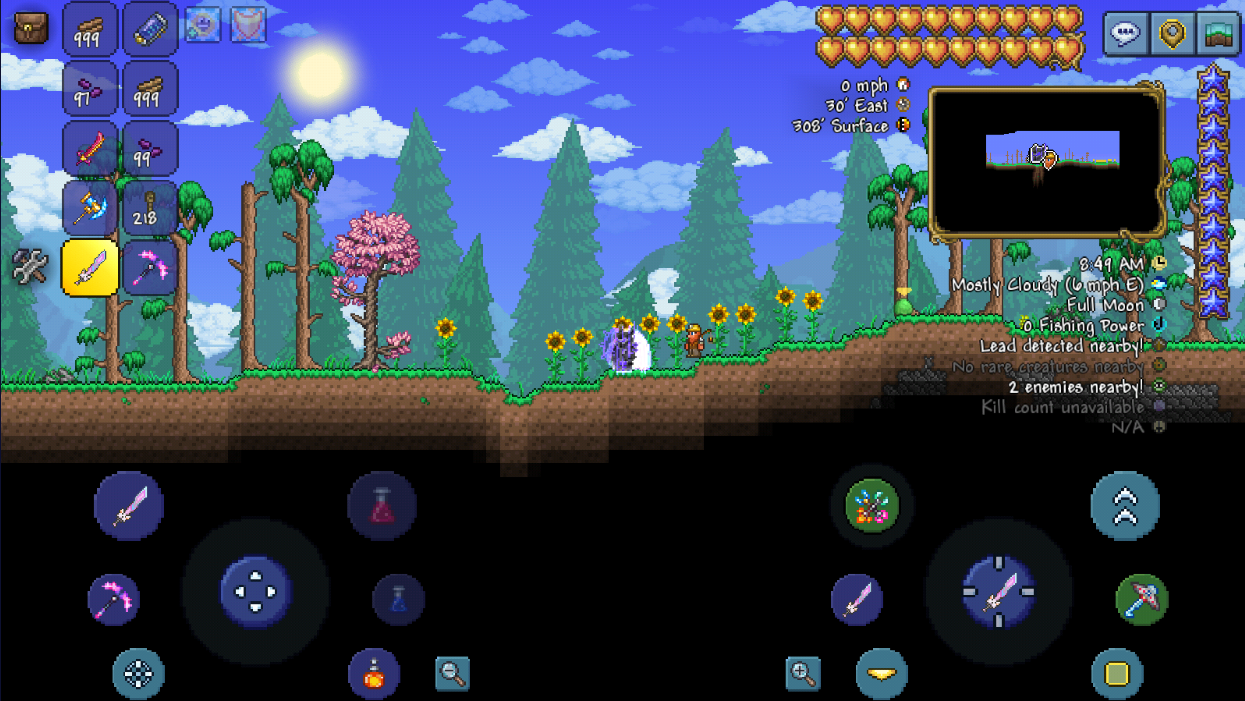Viewport: 1245px width, 701px height.
Task: Select the red sword hotbar slot
Action: point(90,150)
